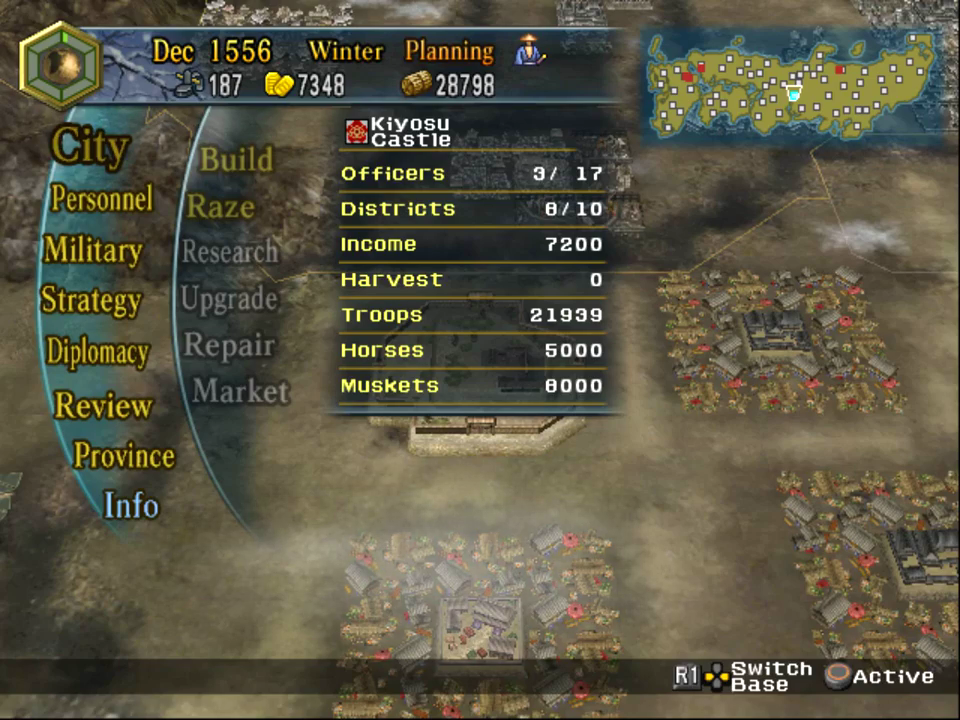Select the Repair command
This screenshot has width=960, height=720.
click(229, 345)
